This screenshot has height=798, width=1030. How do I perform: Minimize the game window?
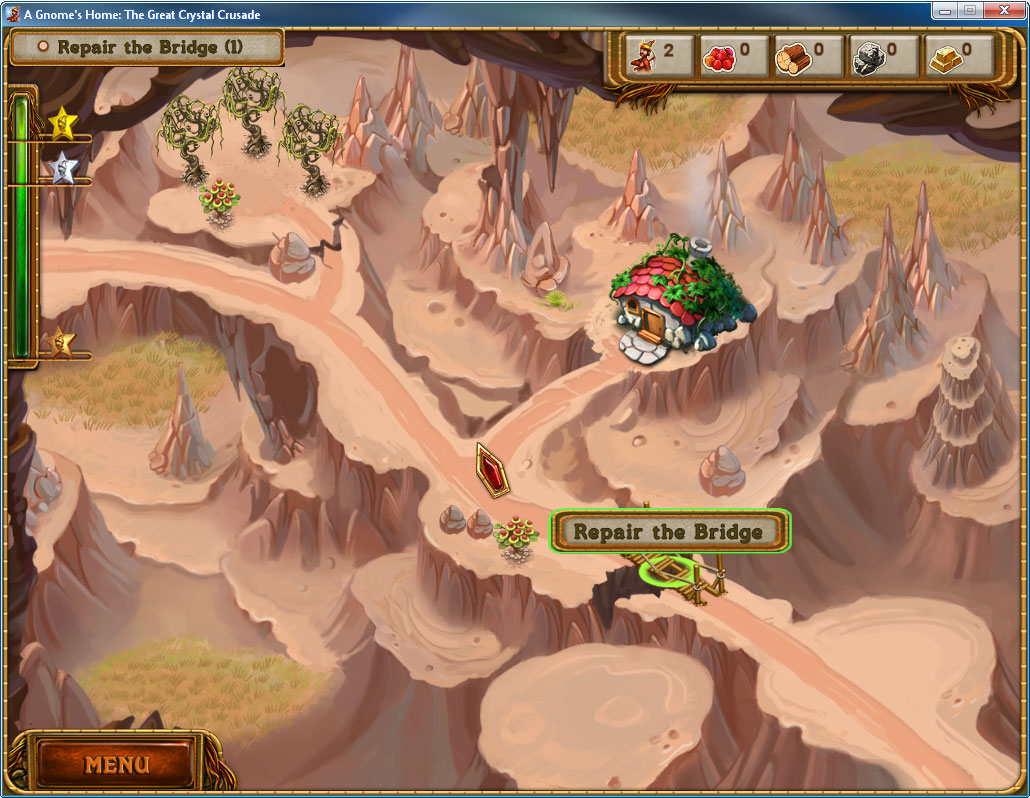click(x=944, y=10)
